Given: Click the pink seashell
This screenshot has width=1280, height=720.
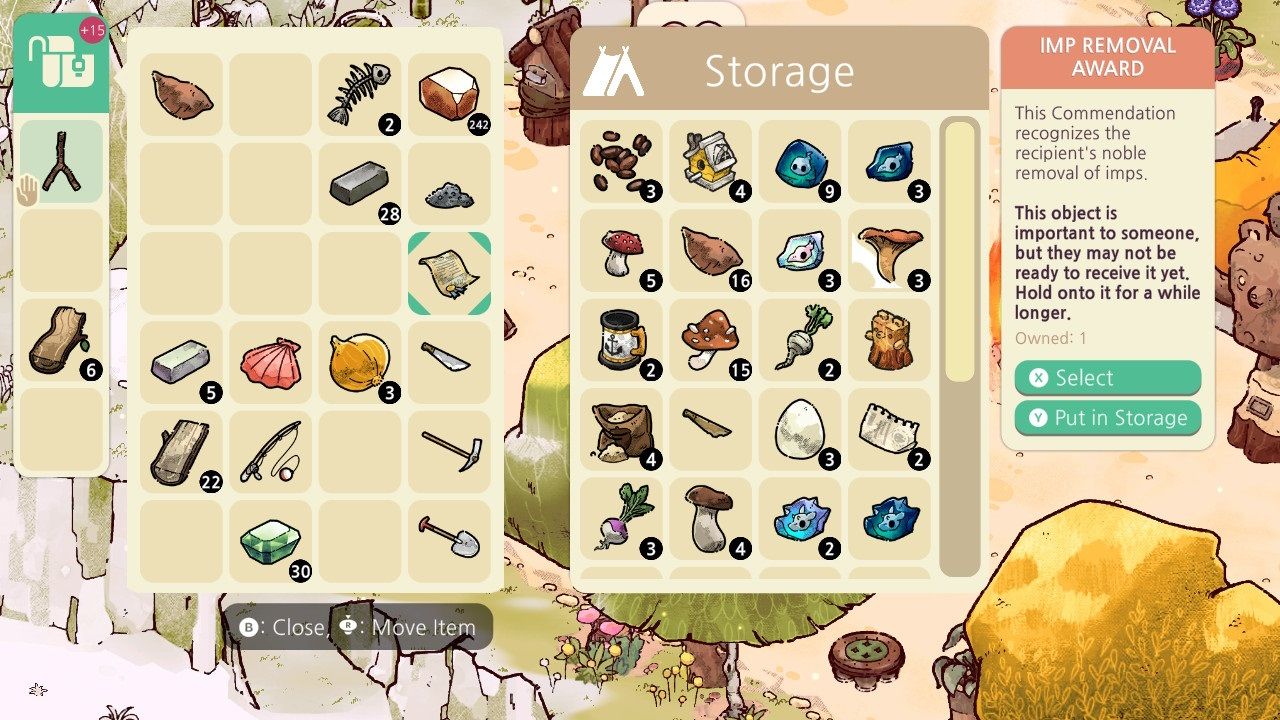Looking at the screenshot, I should 270,358.
